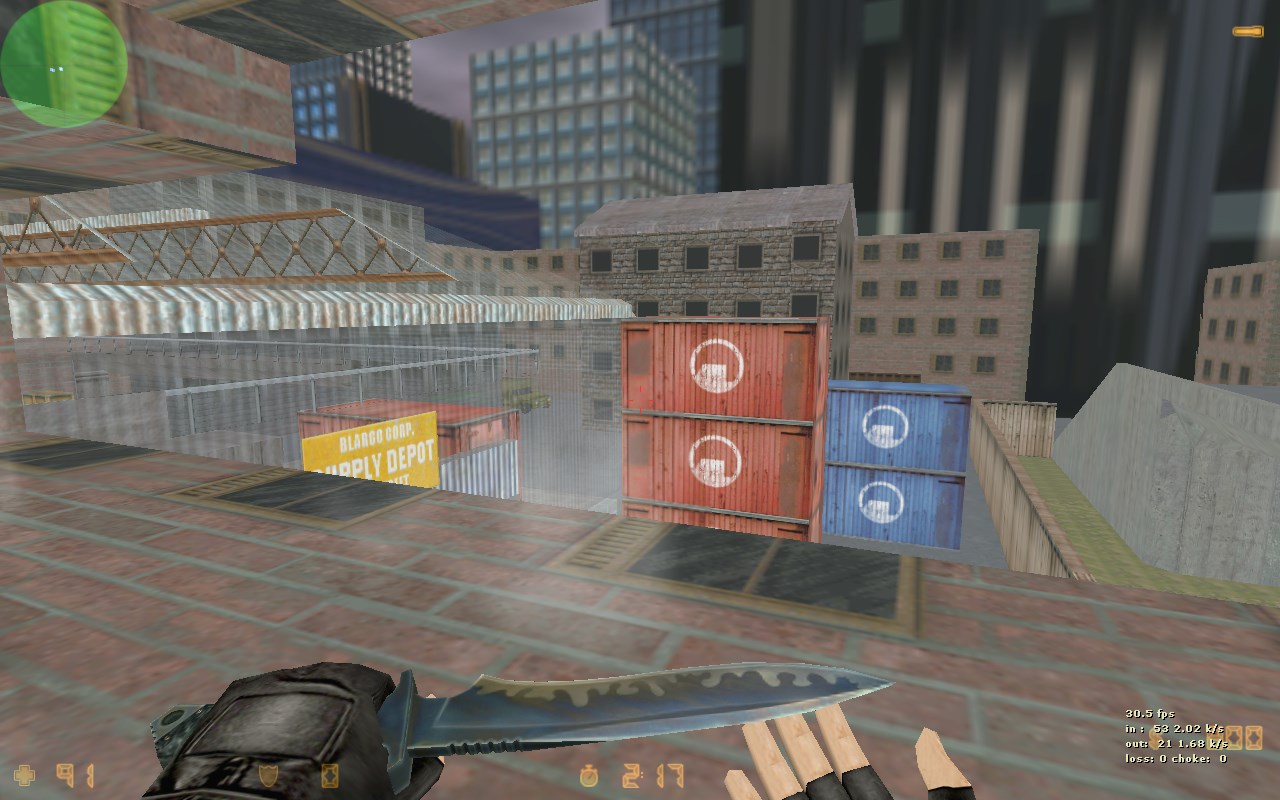Viewport: 1280px width, 800px height.
Task: Click the green circular radar
Action: tap(63, 63)
